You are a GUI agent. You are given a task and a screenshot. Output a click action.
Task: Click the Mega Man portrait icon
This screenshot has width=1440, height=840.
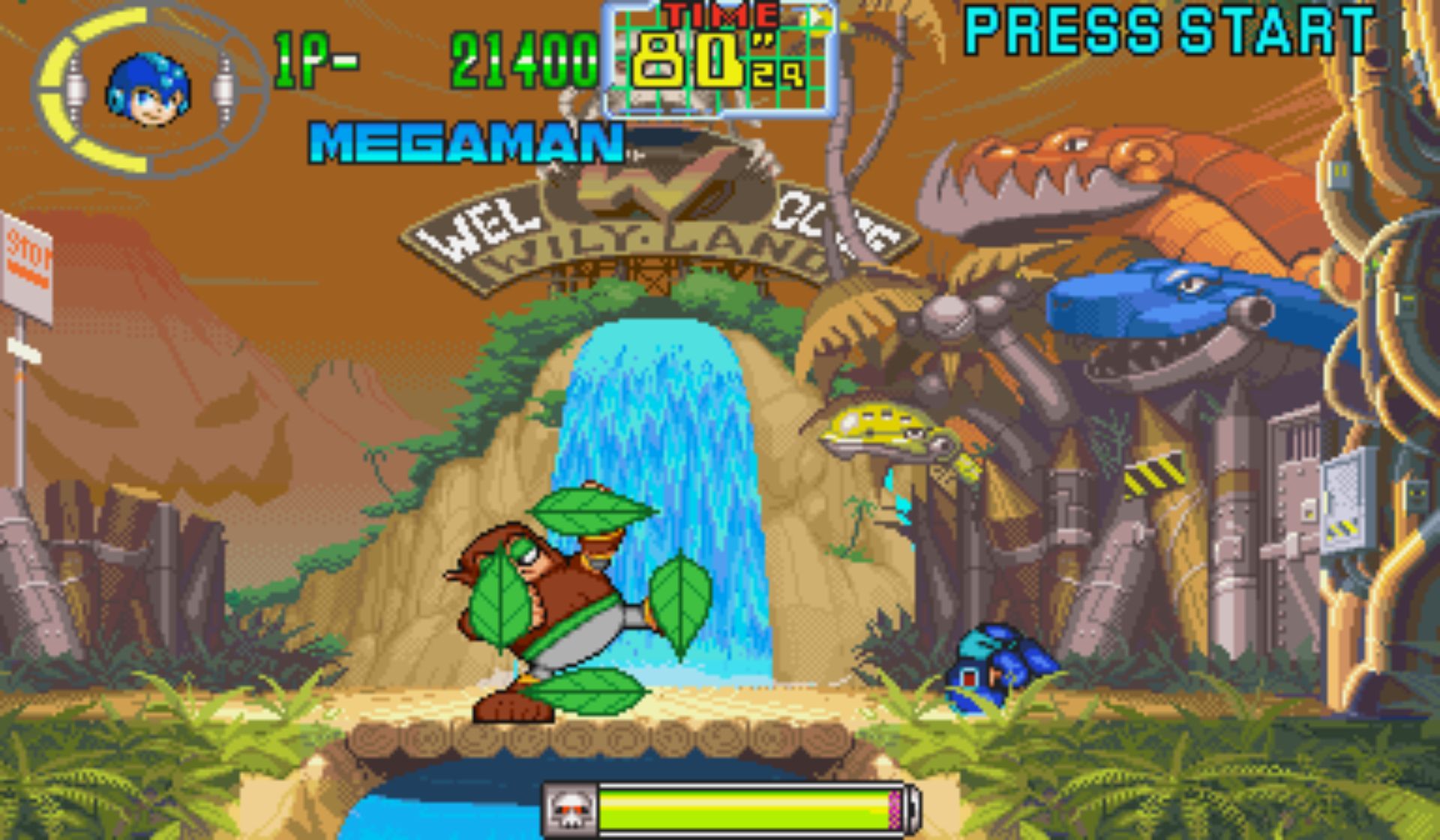coord(148,89)
